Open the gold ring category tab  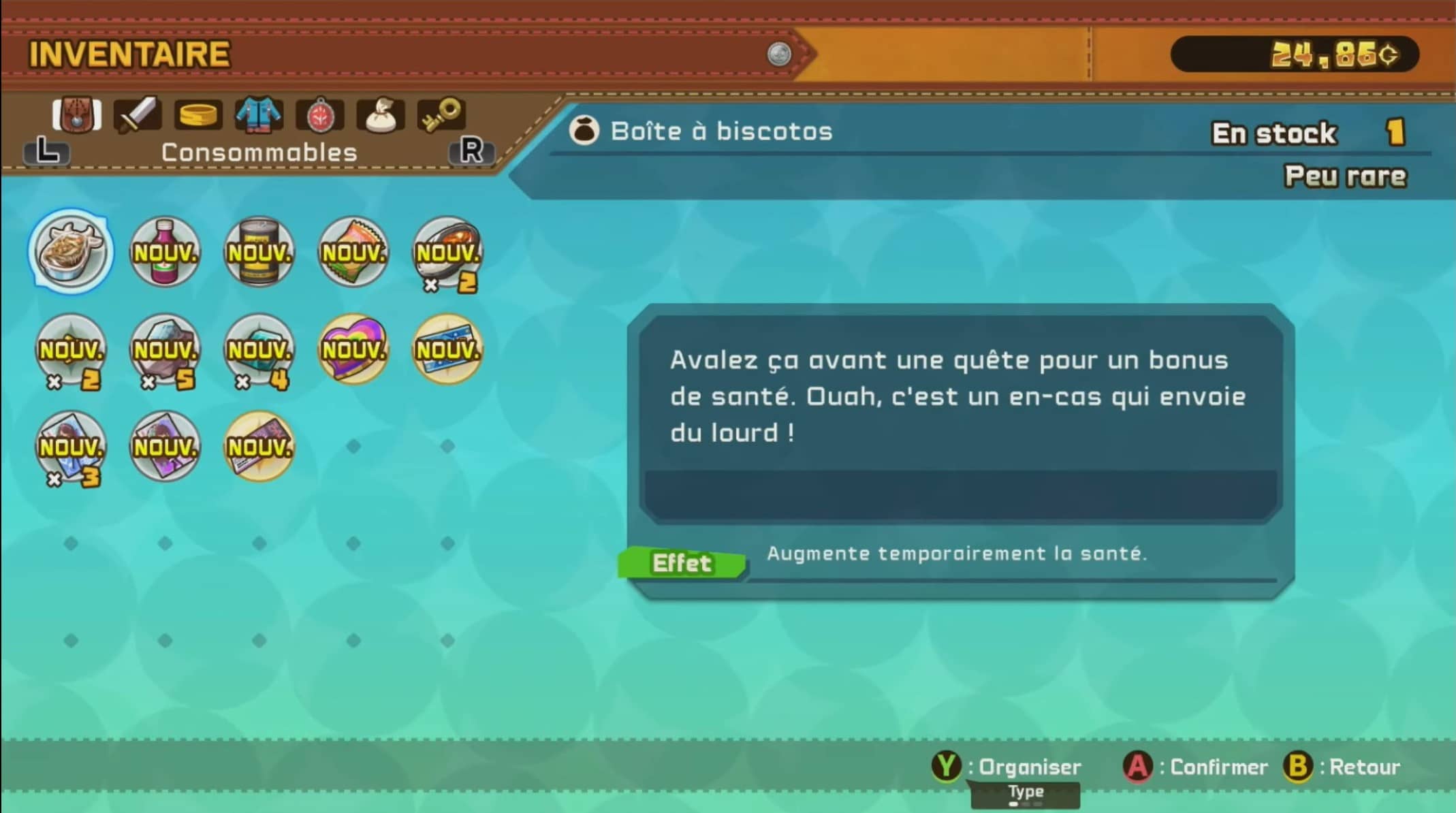(x=197, y=114)
